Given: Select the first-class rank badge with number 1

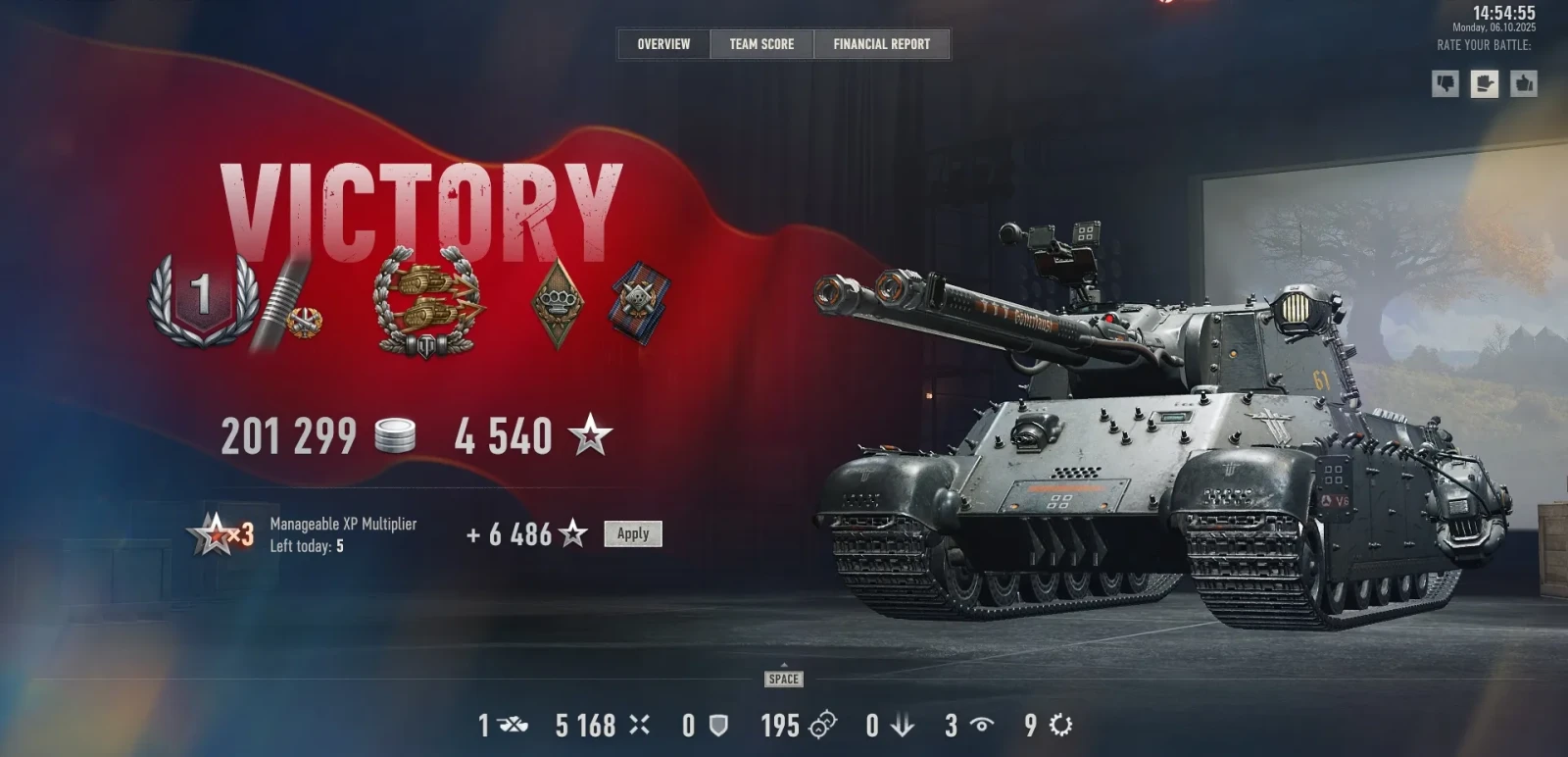Looking at the screenshot, I should click(x=203, y=299).
